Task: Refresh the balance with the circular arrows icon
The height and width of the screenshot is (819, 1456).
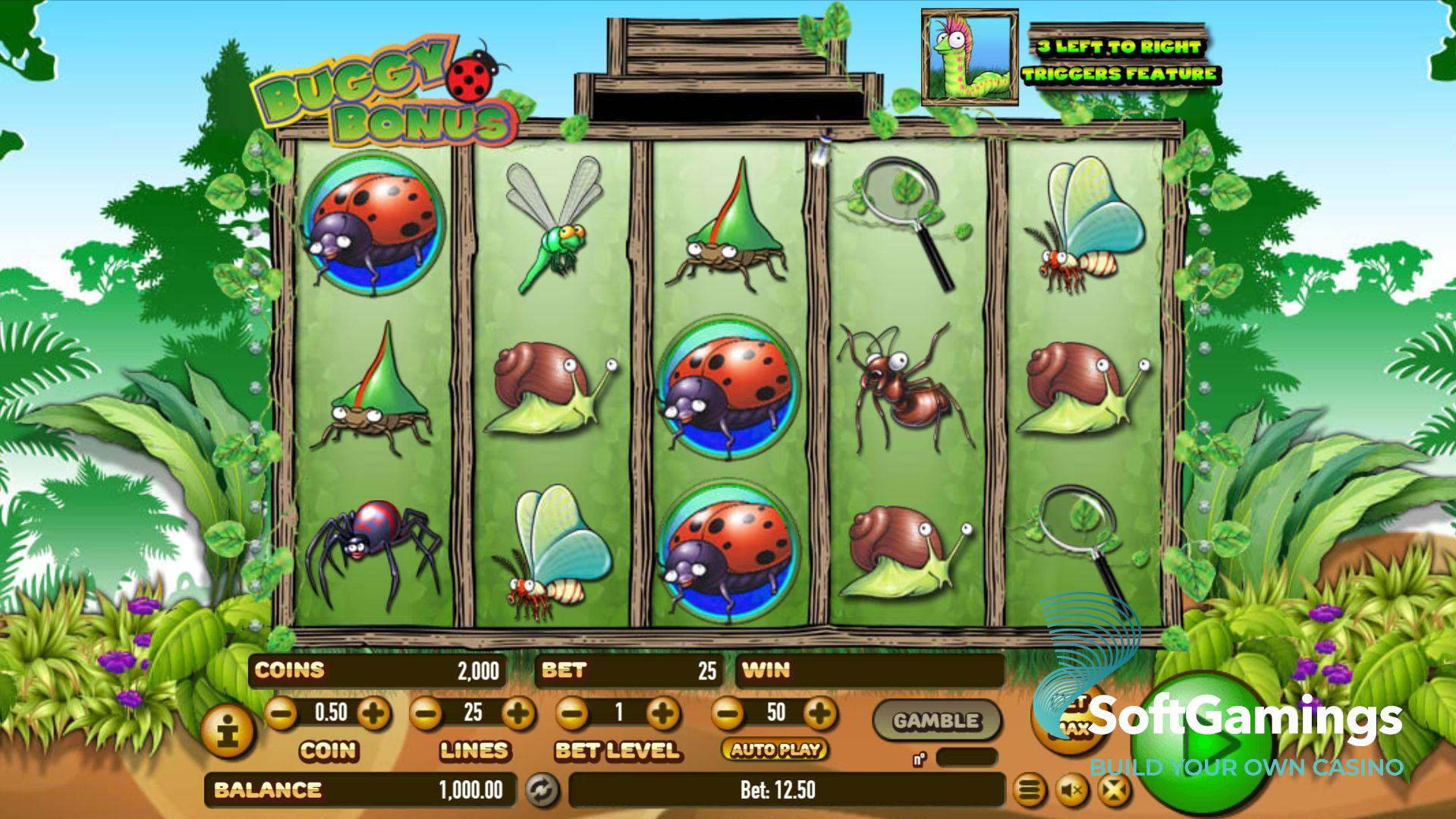Action: (542, 790)
